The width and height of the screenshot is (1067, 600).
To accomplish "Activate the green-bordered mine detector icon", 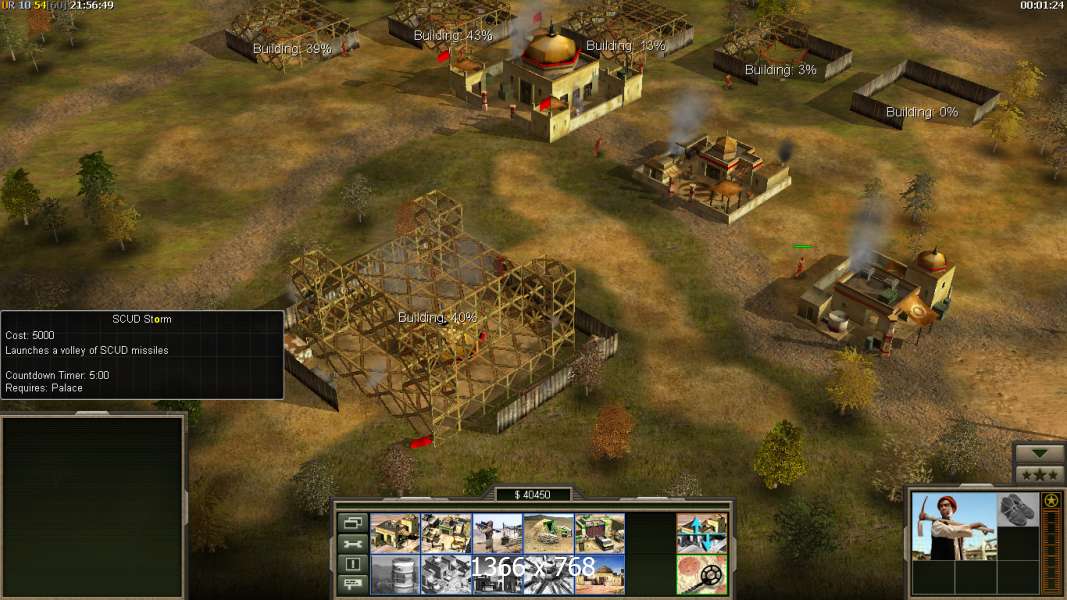I will (701, 574).
